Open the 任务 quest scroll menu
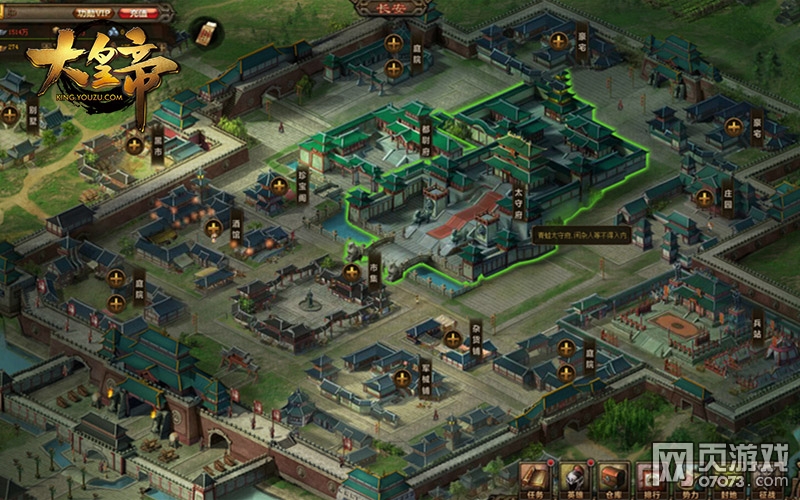 532,478
